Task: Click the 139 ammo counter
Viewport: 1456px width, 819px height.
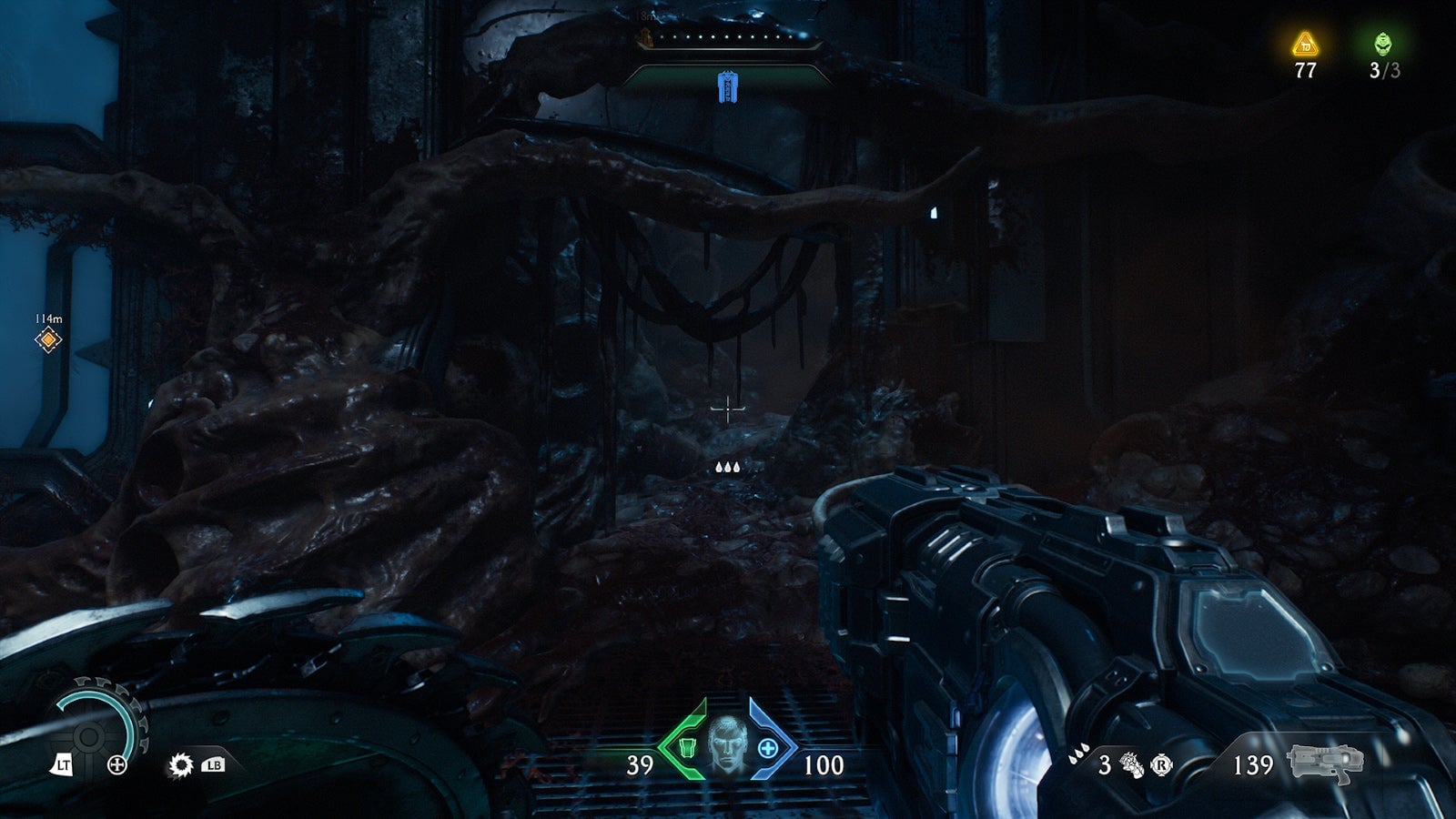Action: [1254, 763]
